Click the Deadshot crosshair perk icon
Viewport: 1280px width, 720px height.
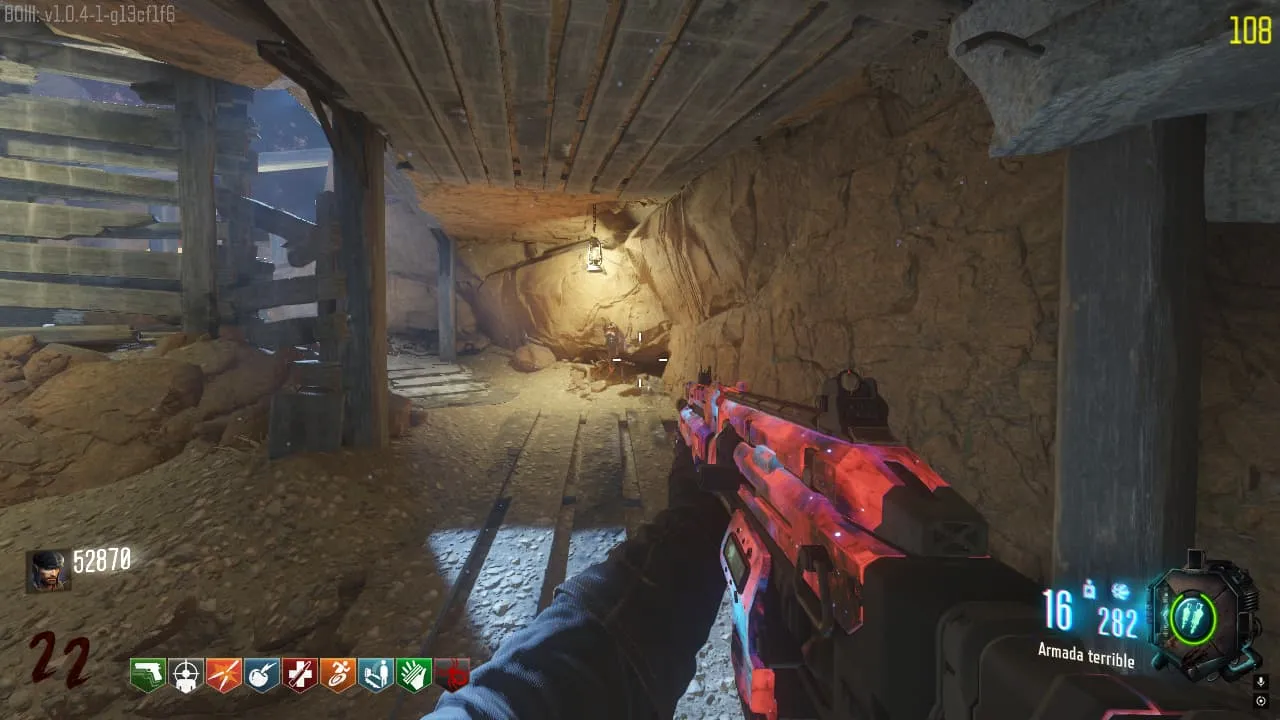click(x=185, y=675)
